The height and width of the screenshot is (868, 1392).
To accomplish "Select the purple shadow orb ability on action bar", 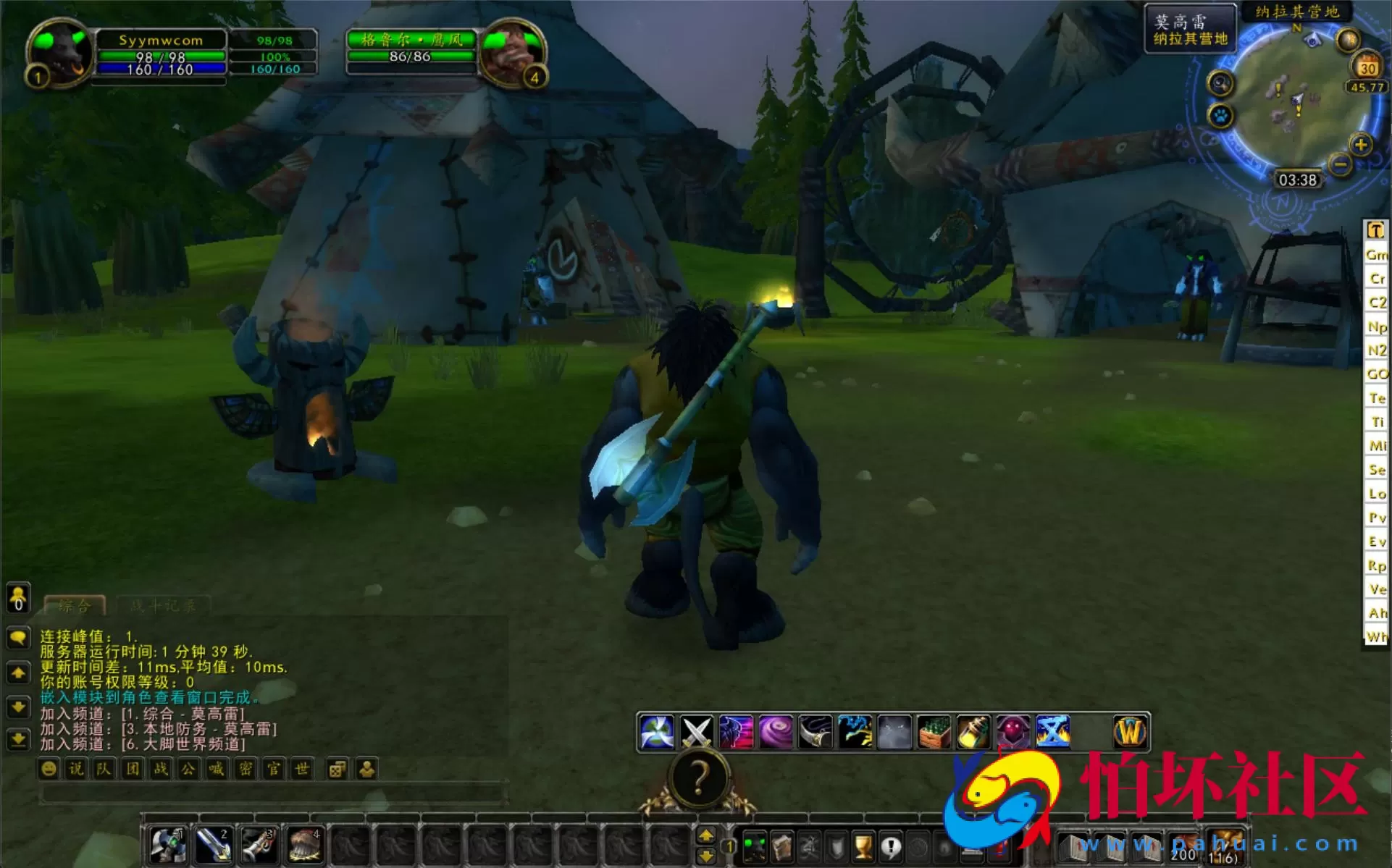I will [x=776, y=731].
